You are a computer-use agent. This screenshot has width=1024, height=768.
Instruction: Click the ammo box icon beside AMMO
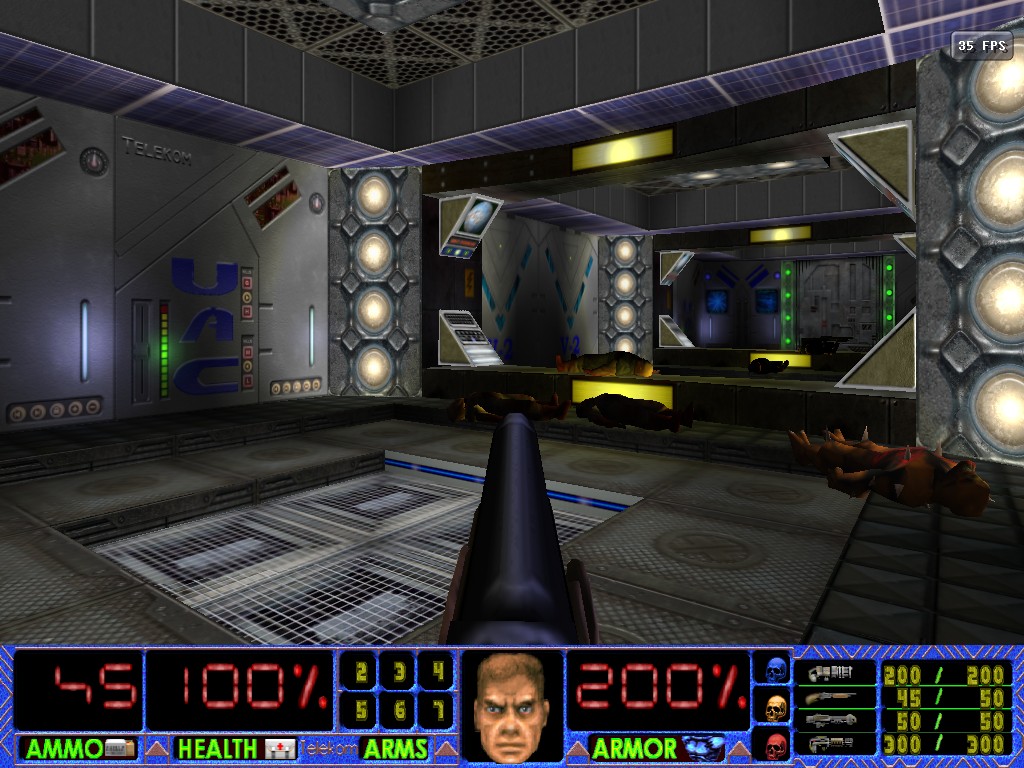(119, 748)
